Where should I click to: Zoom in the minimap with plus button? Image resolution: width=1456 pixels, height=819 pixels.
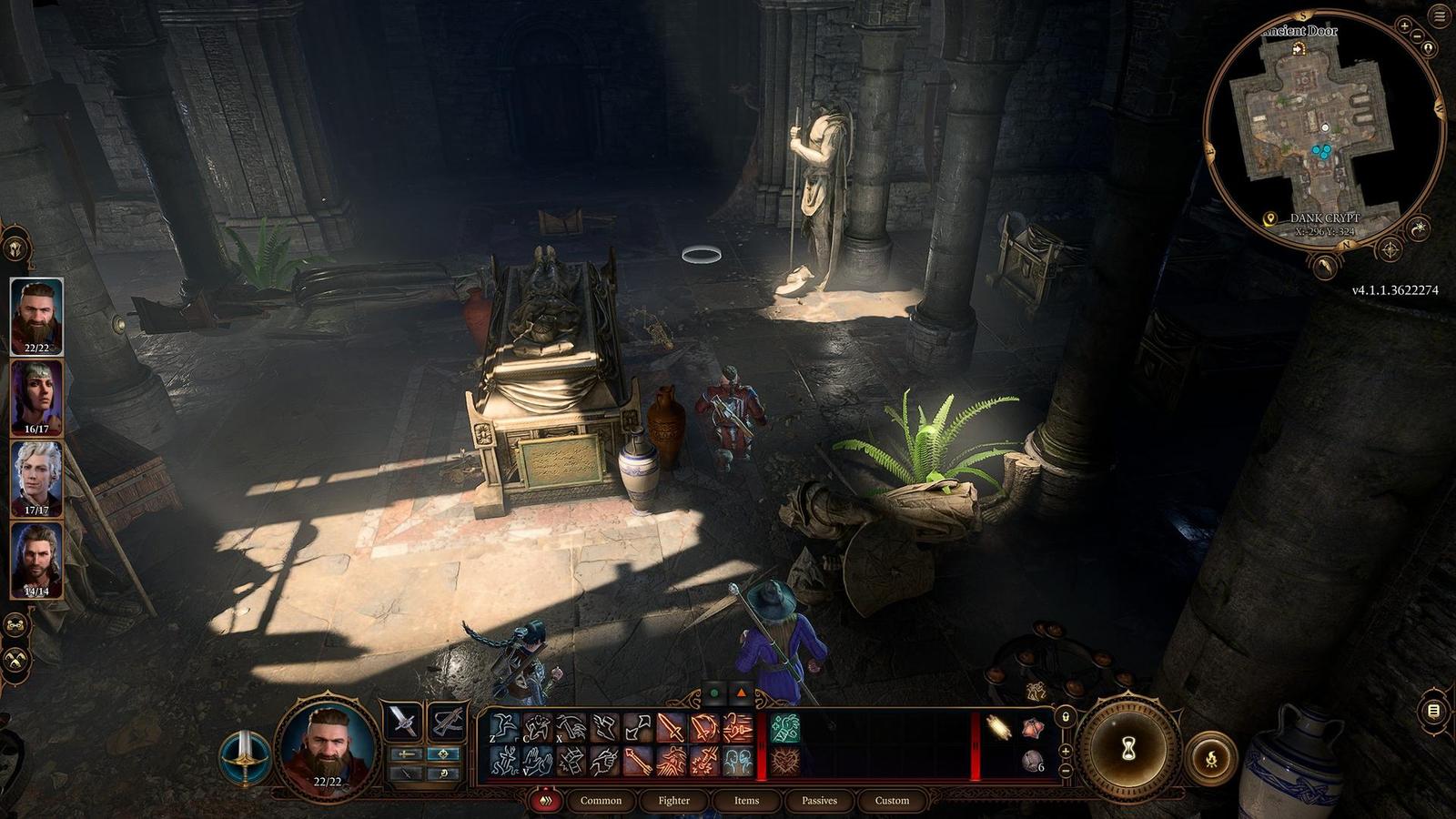tap(1405, 26)
